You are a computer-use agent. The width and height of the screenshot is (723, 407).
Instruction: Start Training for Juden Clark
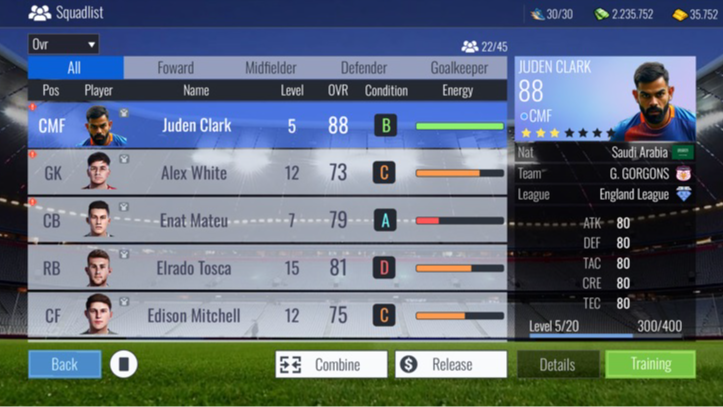[x=650, y=364]
